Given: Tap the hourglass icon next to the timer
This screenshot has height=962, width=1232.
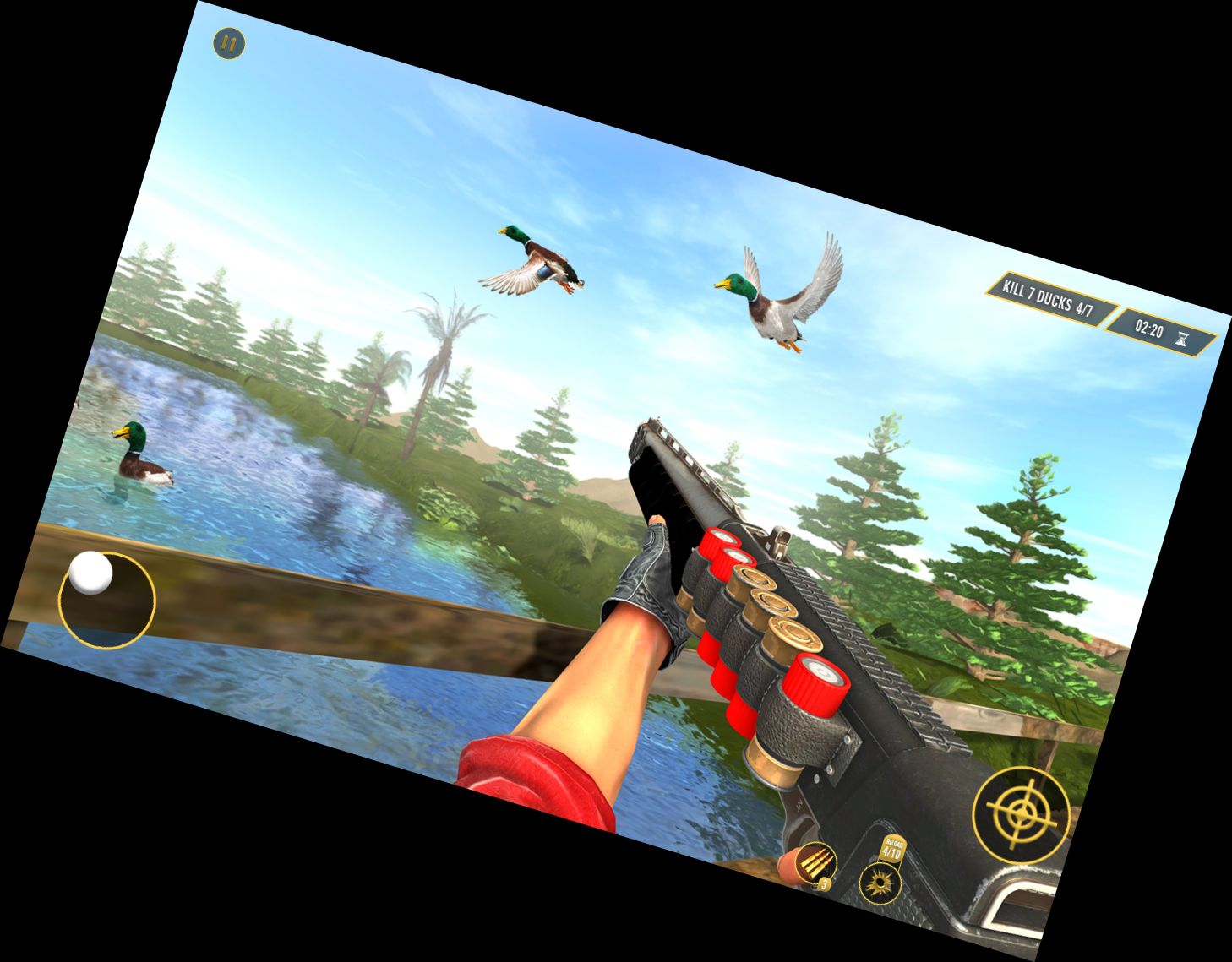Looking at the screenshot, I should pos(1182,339).
